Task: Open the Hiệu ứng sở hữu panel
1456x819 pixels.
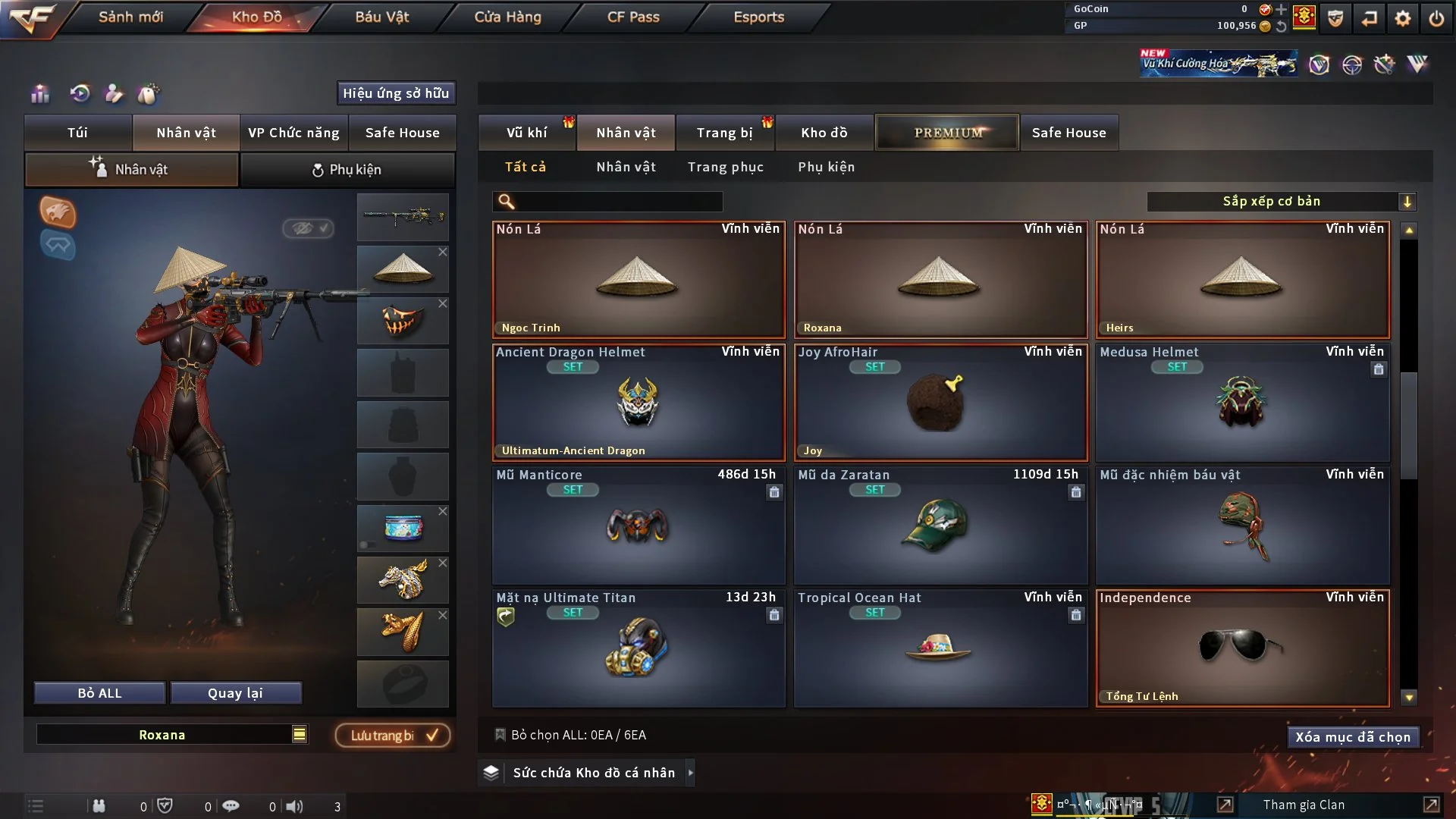Action: click(395, 93)
